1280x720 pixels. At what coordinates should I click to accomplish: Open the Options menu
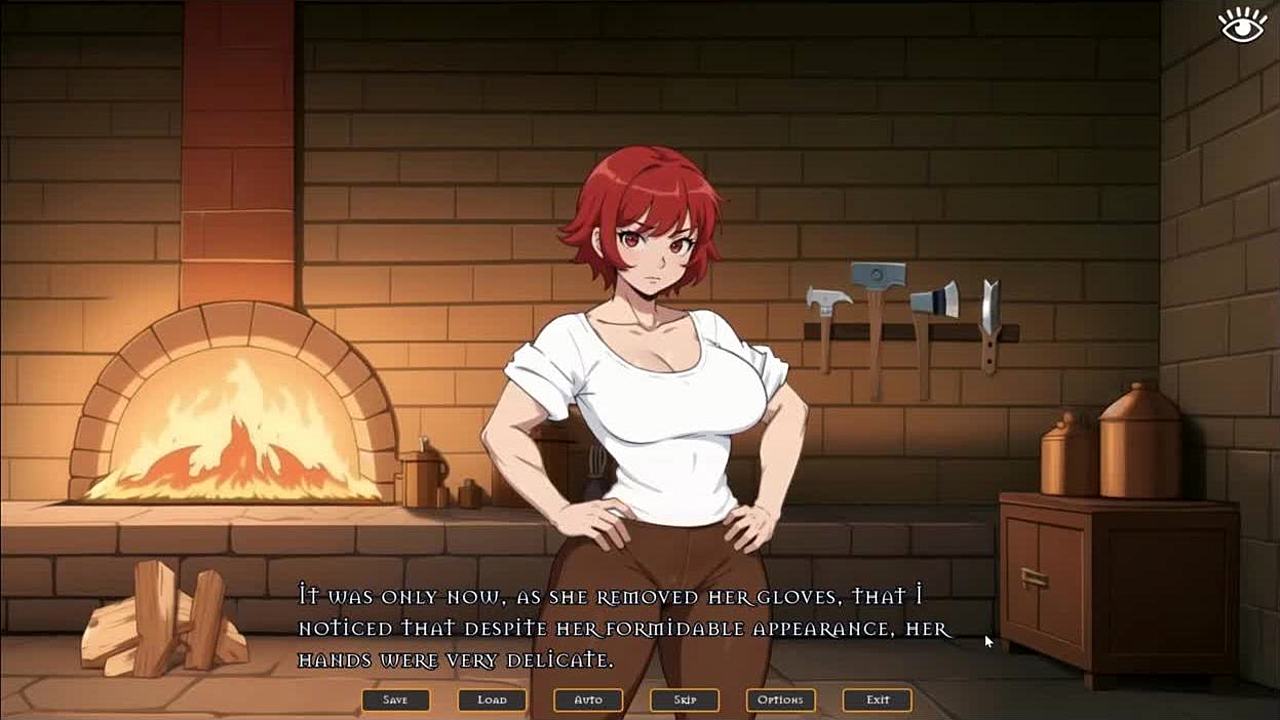[x=780, y=700]
